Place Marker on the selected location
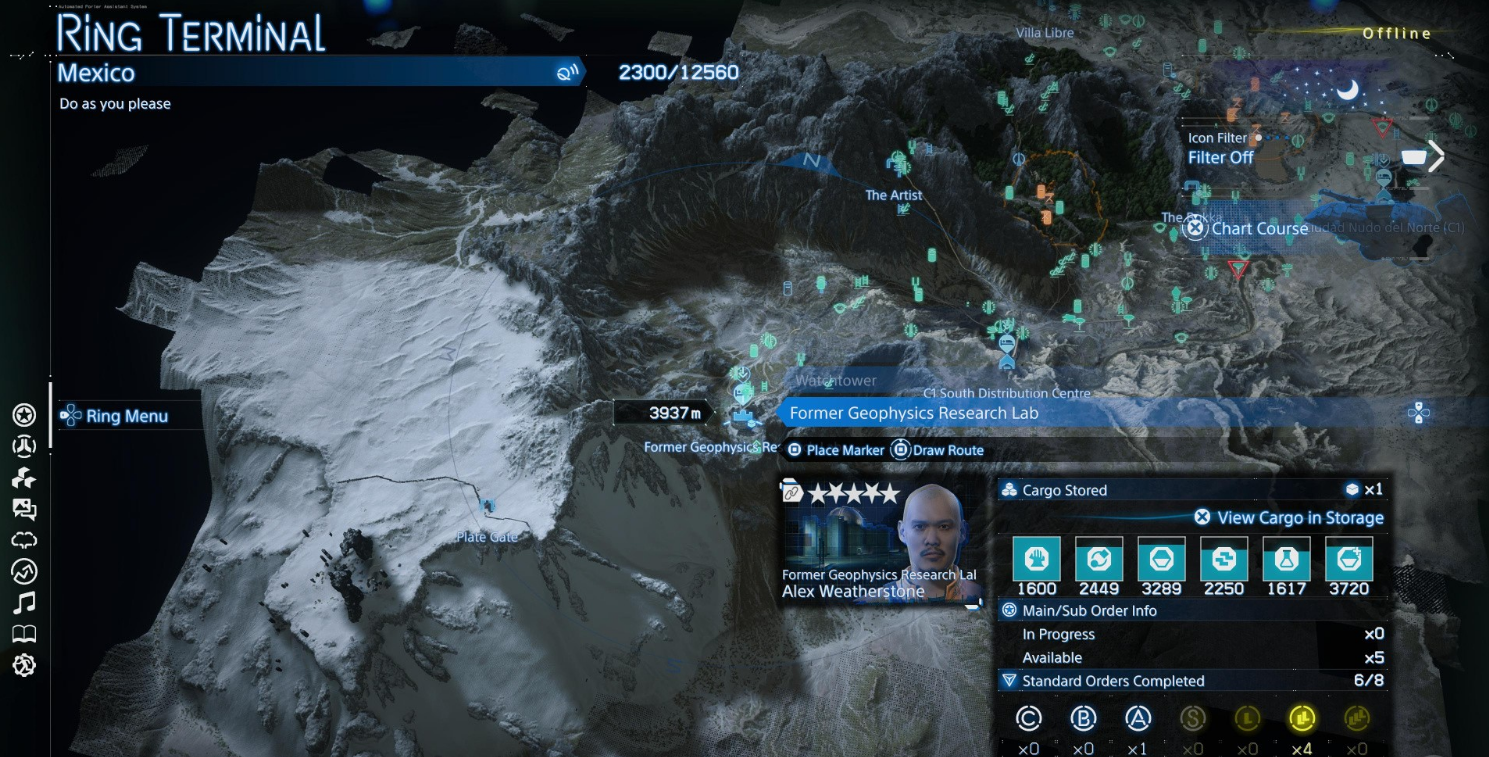1489x757 pixels. tap(836, 451)
